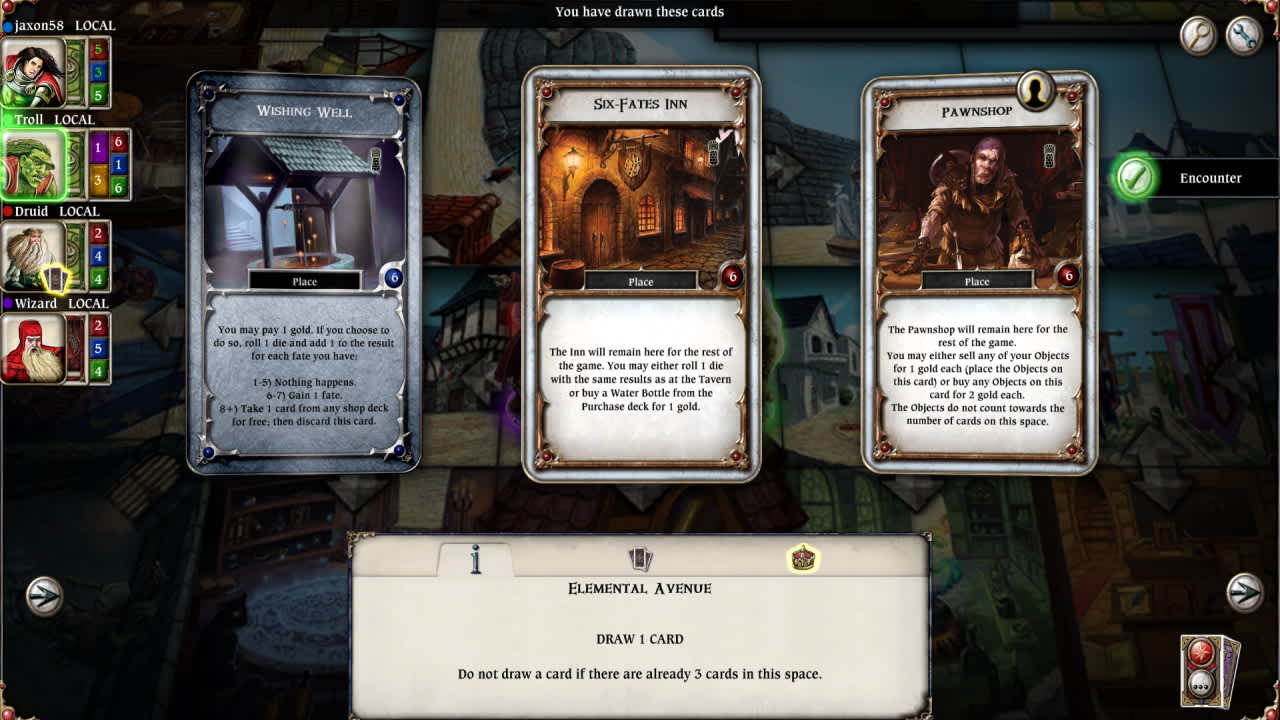The width and height of the screenshot is (1280, 720).
Task: Open the cards tab on the info panel
Action: coord(640,560)
